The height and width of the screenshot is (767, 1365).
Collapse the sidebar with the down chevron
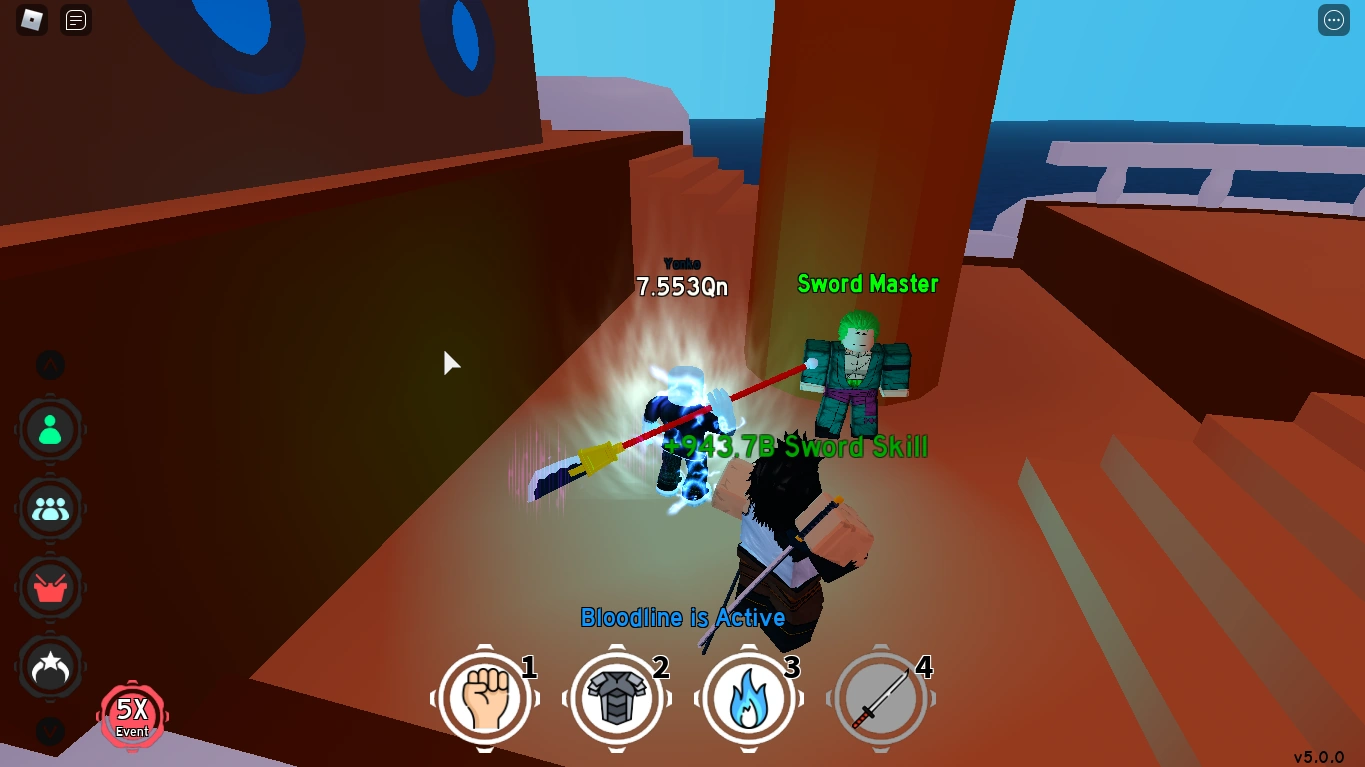click(51, 732)
